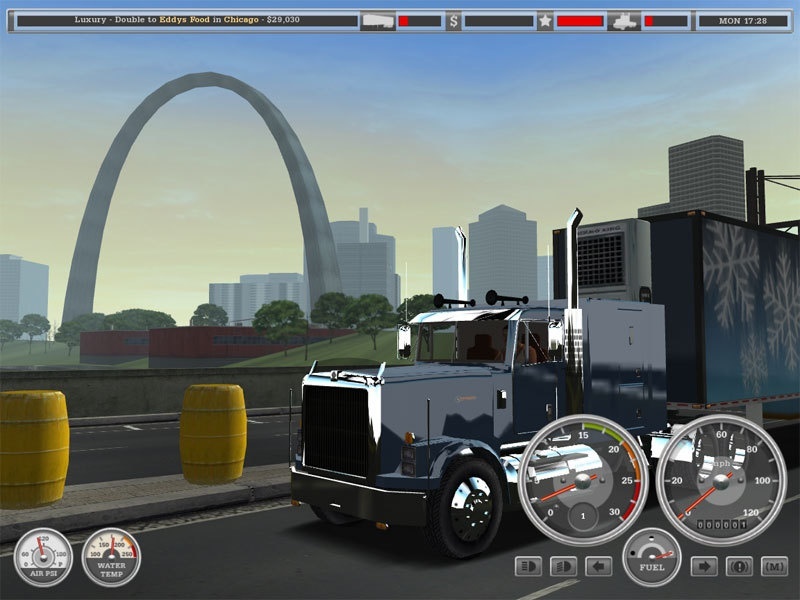Select the trailer cargo icon in top bar
Viewport: 800px width, 600px height.
pos(376,20)
